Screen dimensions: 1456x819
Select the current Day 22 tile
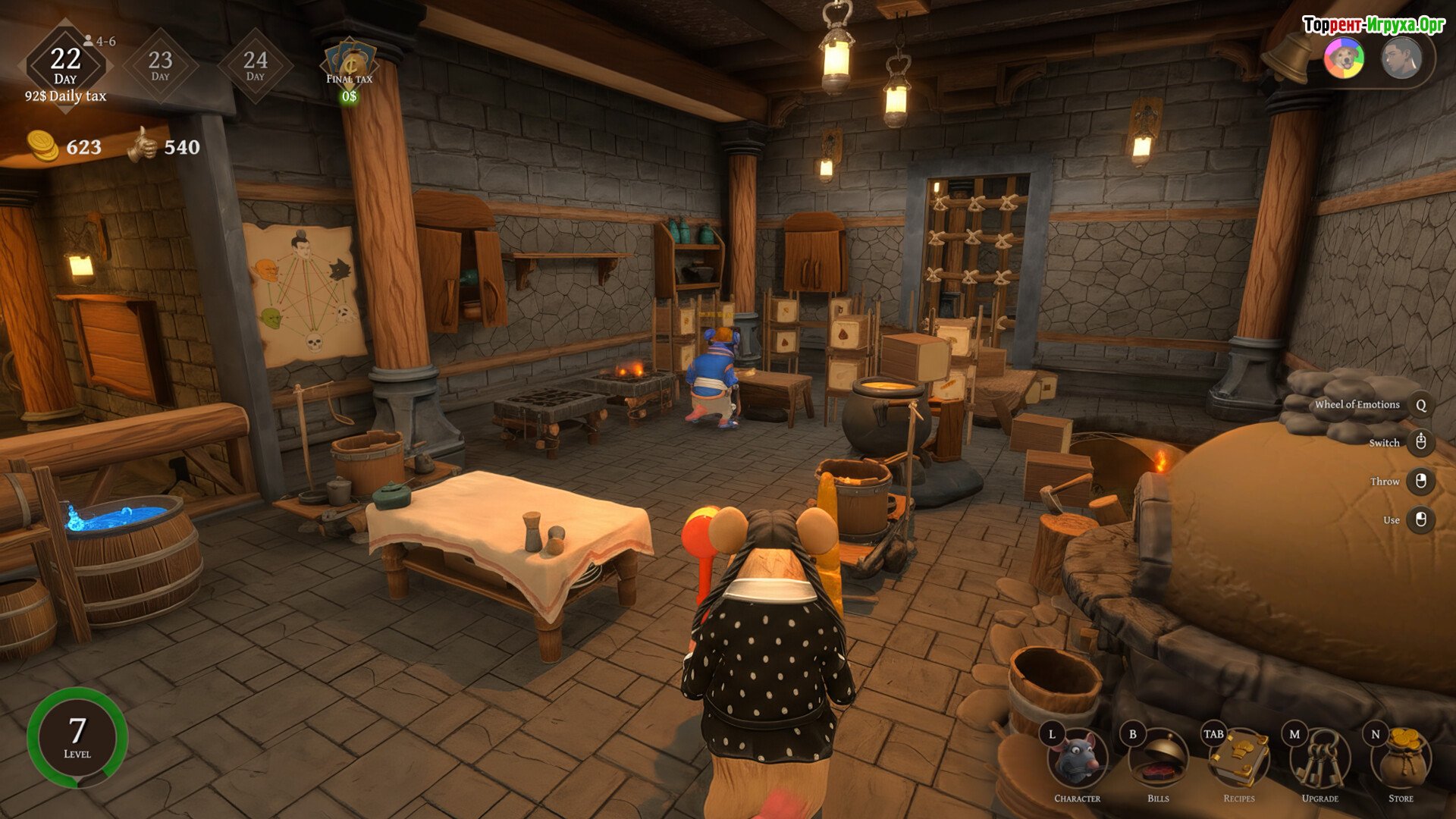tap(65, 66)
